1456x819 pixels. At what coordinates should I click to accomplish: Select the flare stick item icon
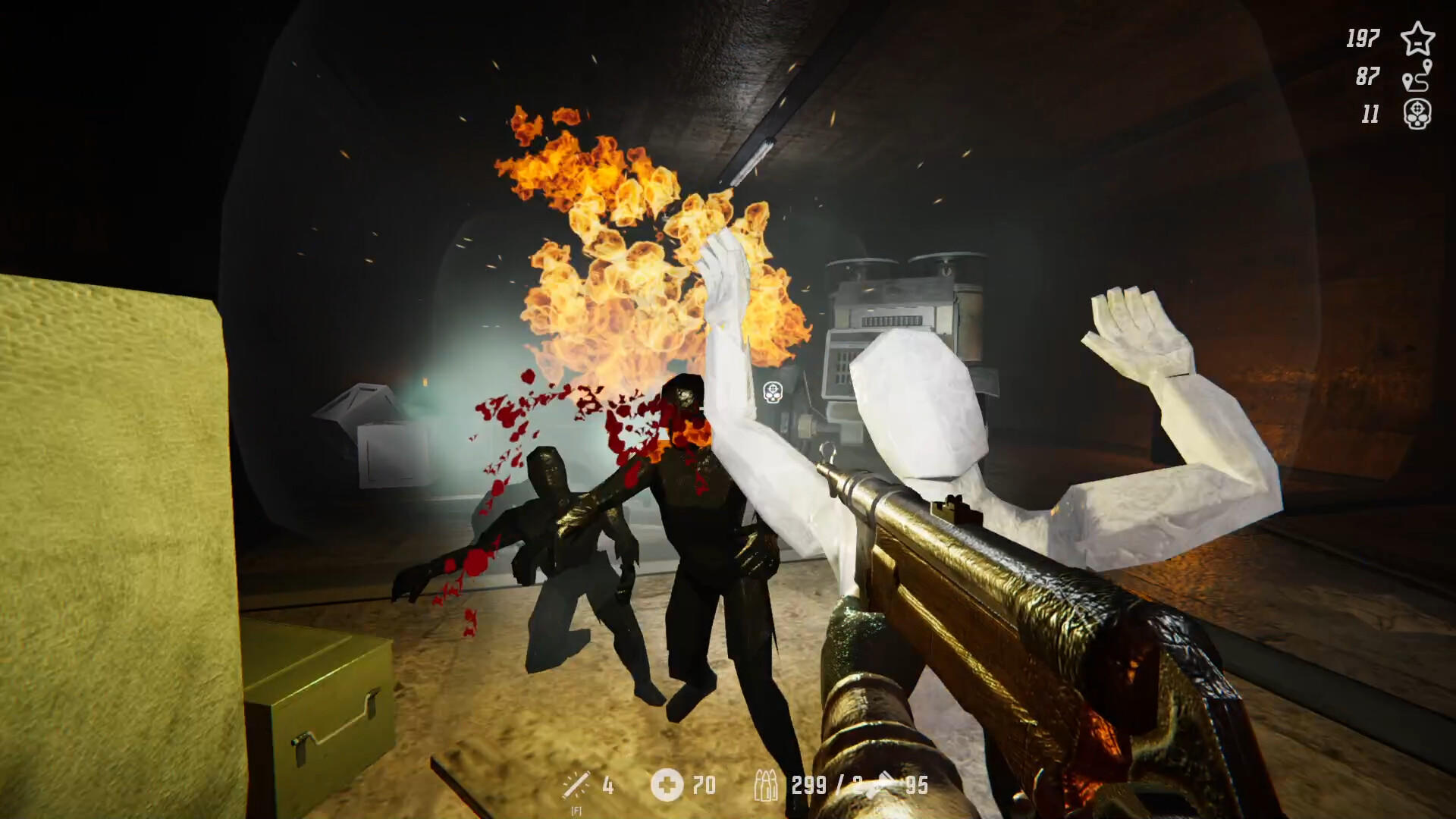coord(576,786)
